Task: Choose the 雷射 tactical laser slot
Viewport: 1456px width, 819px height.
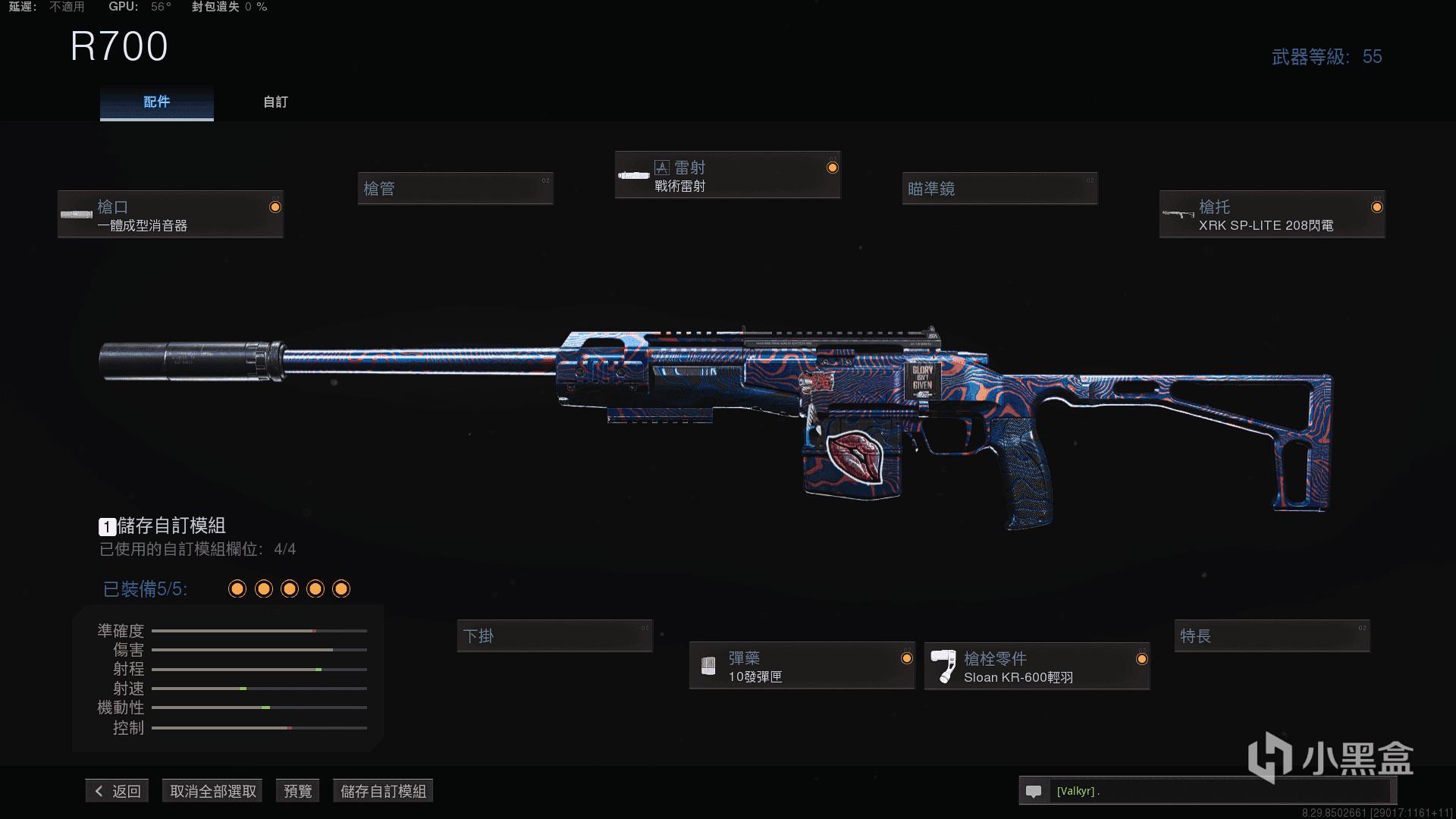Action: pyautogui.click(x=727, y=176)
